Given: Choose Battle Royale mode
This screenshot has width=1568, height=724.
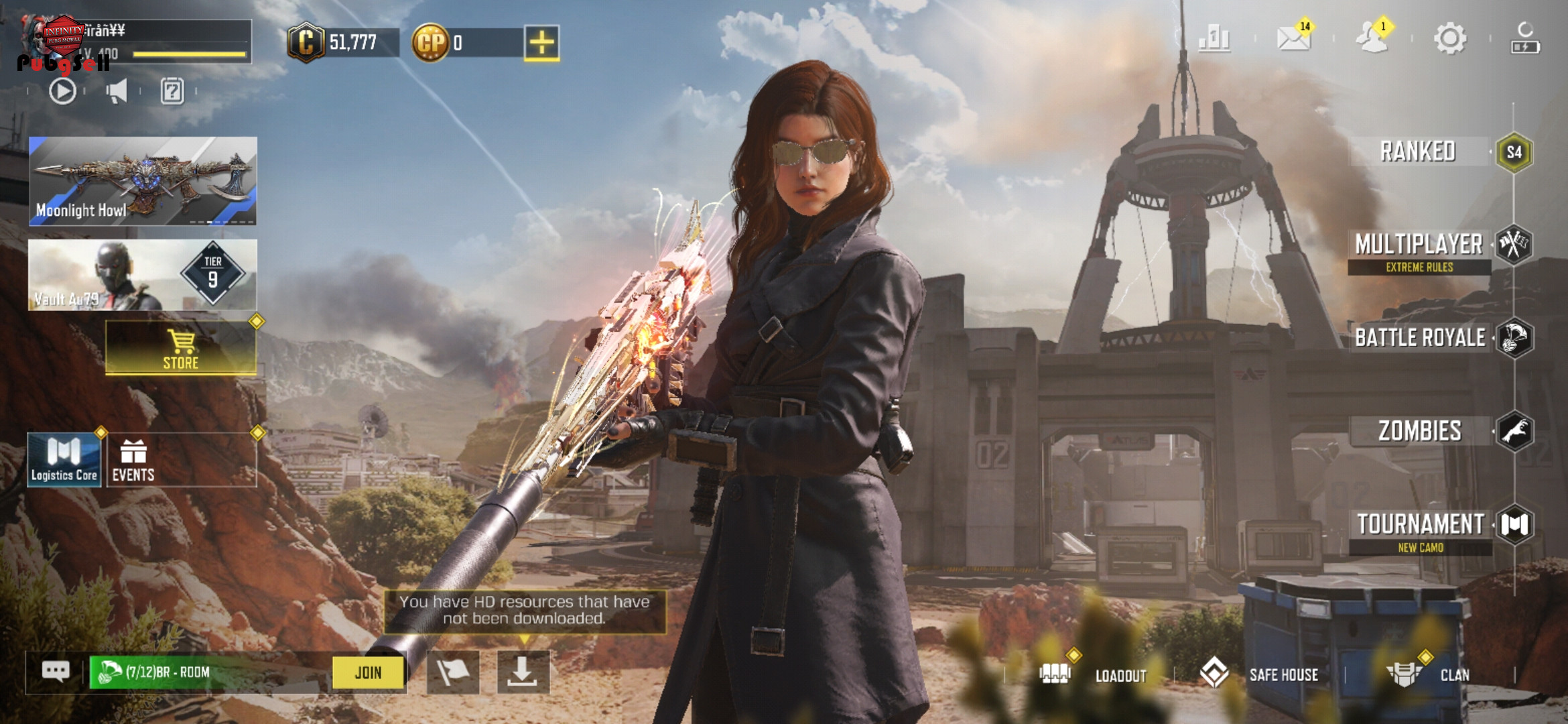Looking at the screenshot, I should (x=1421, y=337).
